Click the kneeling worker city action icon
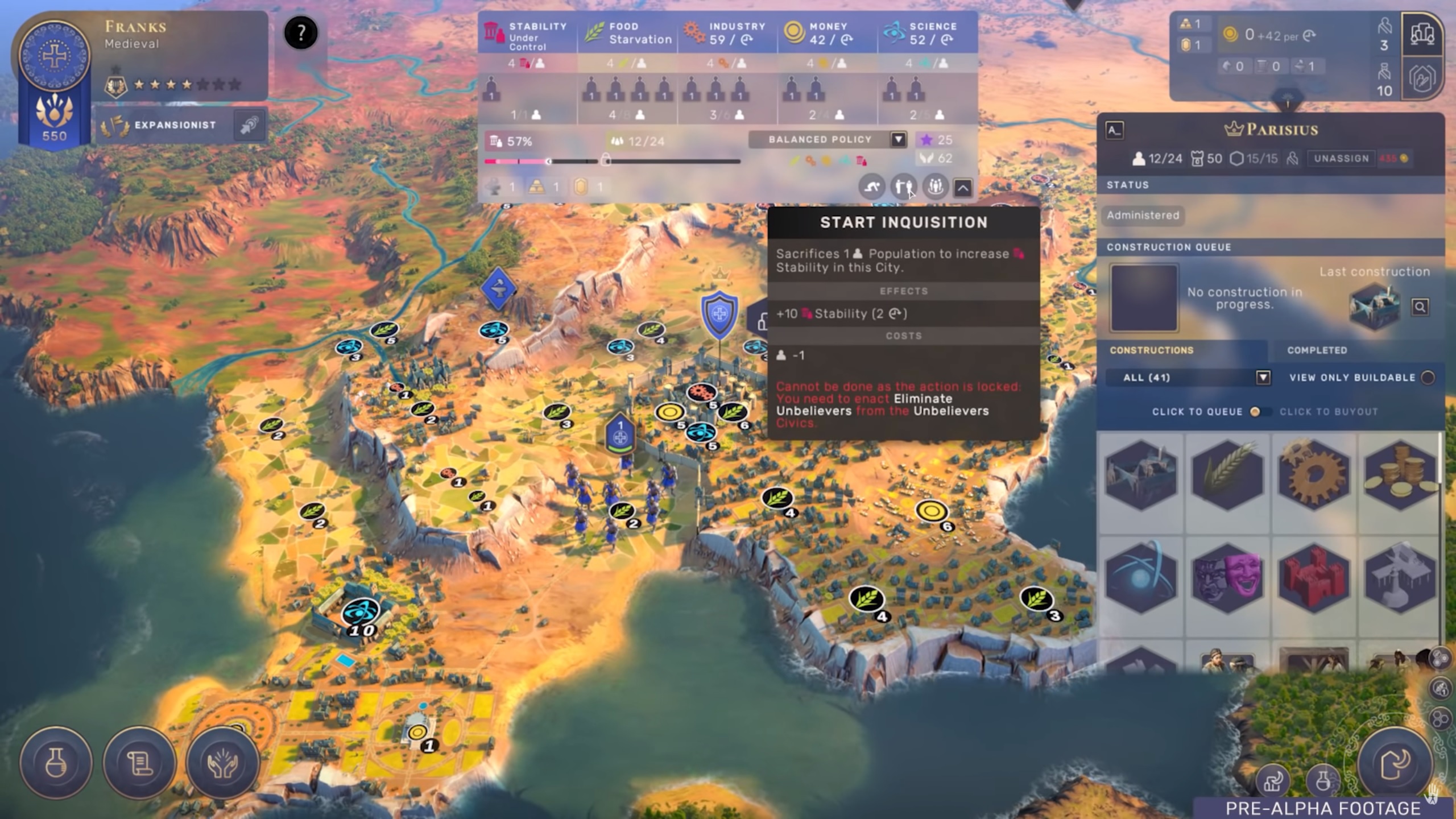 click(872, 187)
